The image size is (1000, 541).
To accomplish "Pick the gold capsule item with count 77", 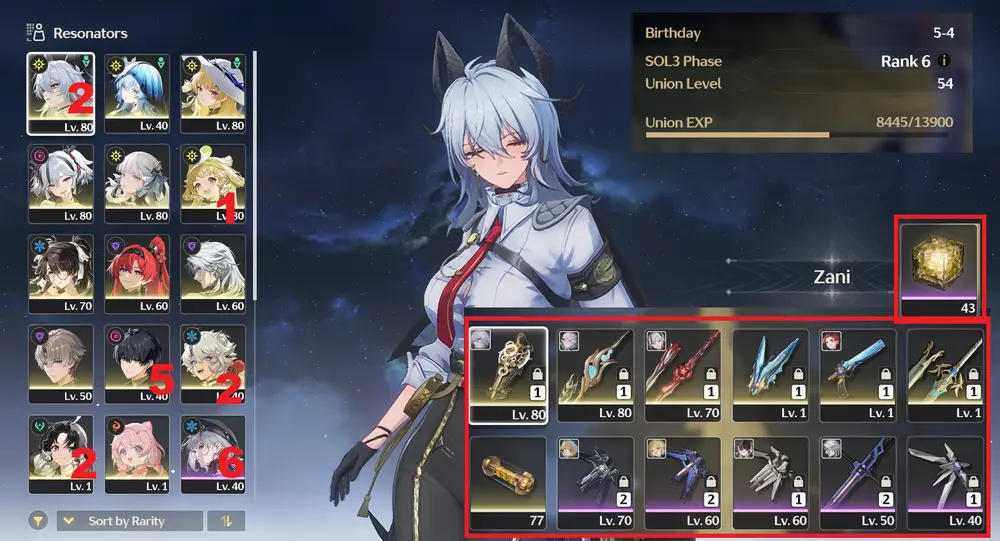I will pos(508,479).
